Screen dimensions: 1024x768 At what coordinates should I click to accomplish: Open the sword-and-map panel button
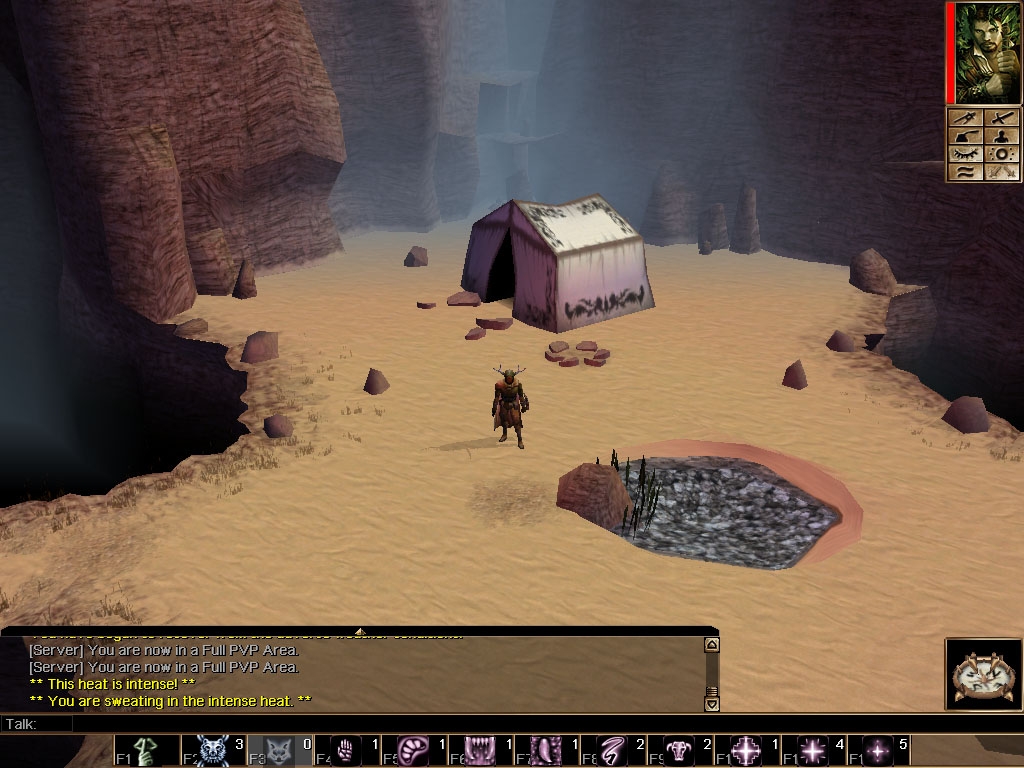(x=965, y=118)
